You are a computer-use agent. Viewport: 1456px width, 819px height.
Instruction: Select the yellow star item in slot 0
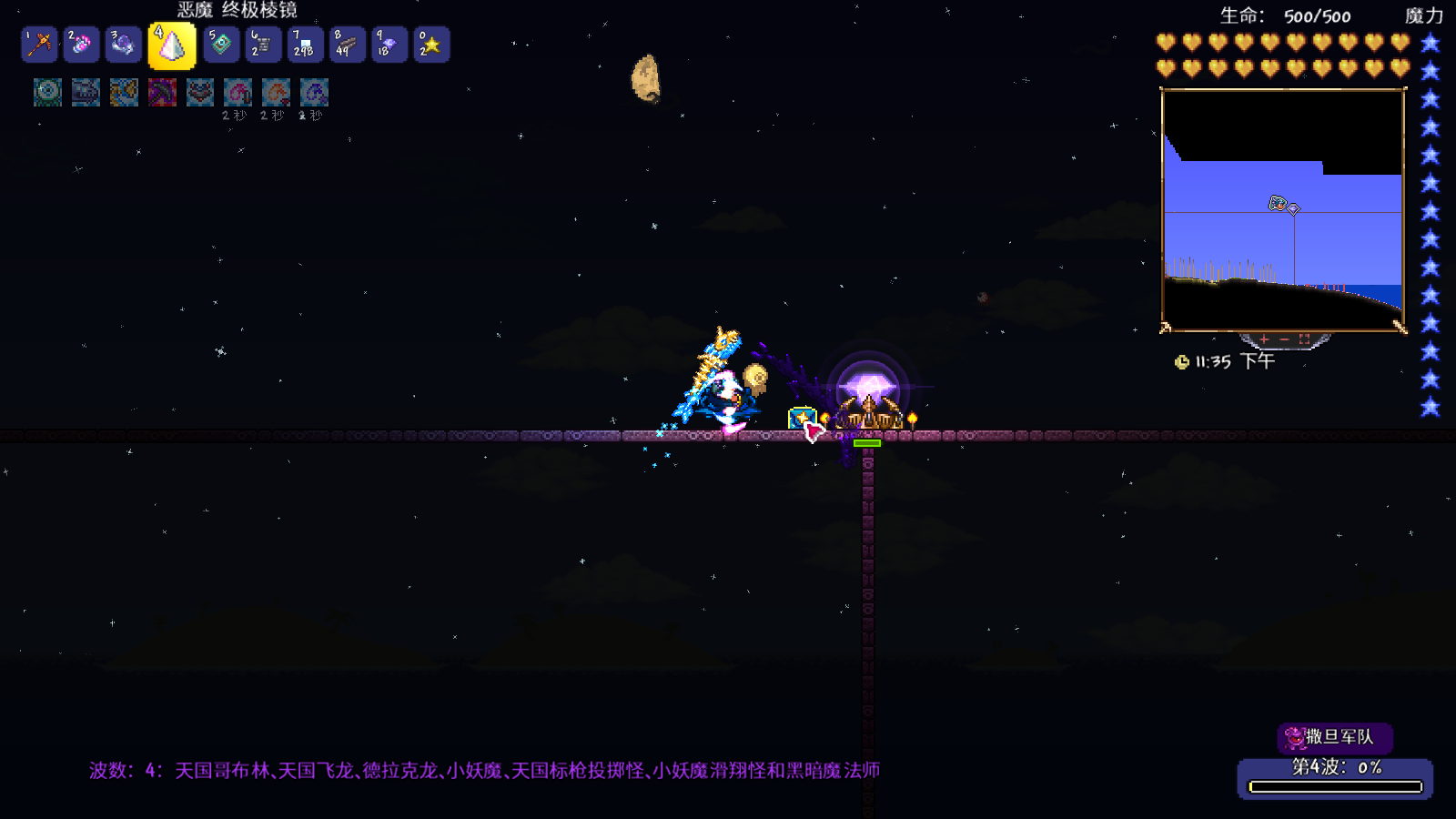click(430, 45)
